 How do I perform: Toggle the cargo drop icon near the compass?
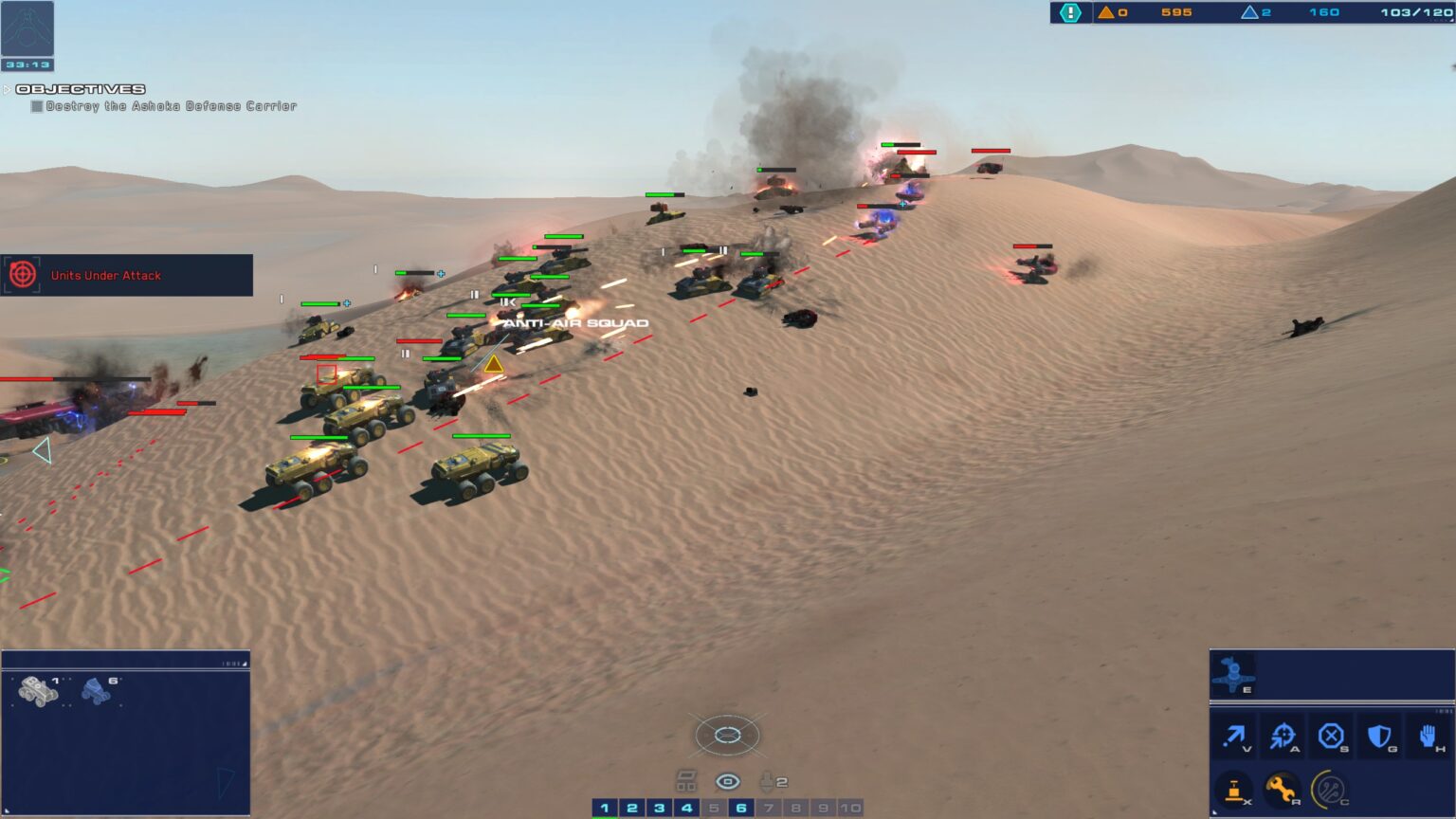(684, 781)
